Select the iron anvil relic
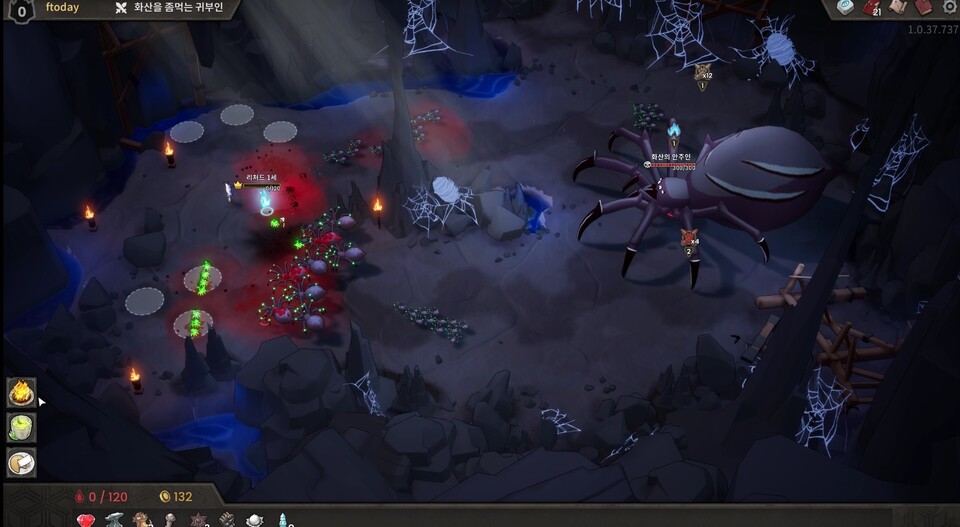 [114, 520]
